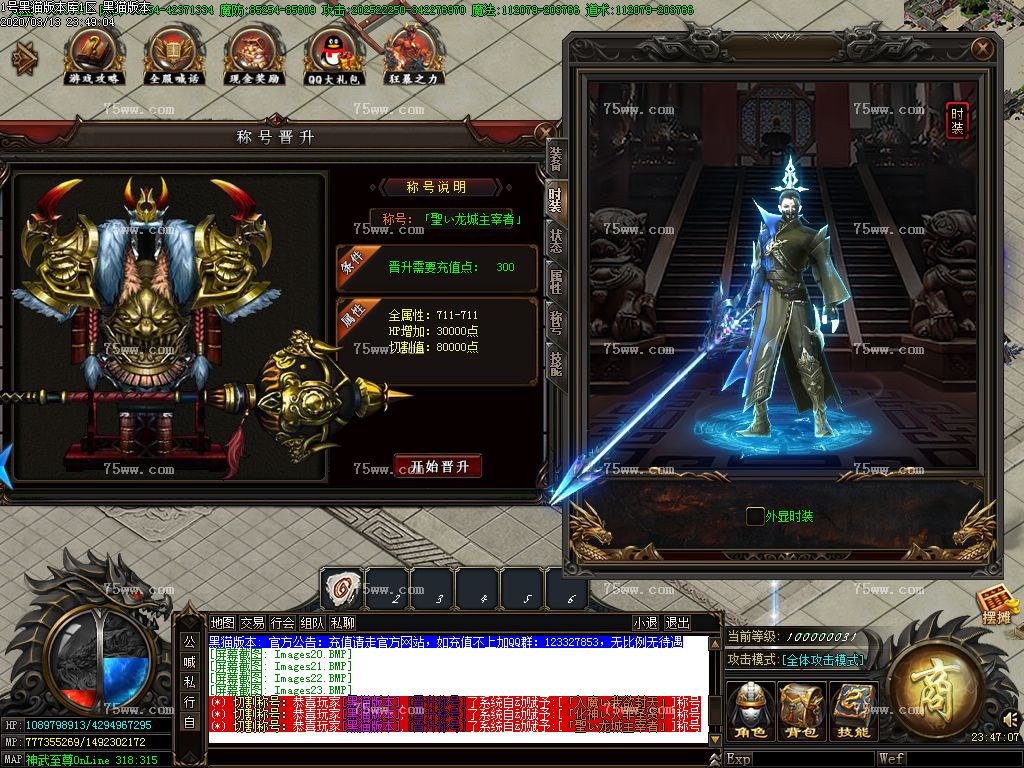This screenshot has width=1024, height=768.
Task: Switch to the 装备 equipment tab
Action: [x=556, y=159]
